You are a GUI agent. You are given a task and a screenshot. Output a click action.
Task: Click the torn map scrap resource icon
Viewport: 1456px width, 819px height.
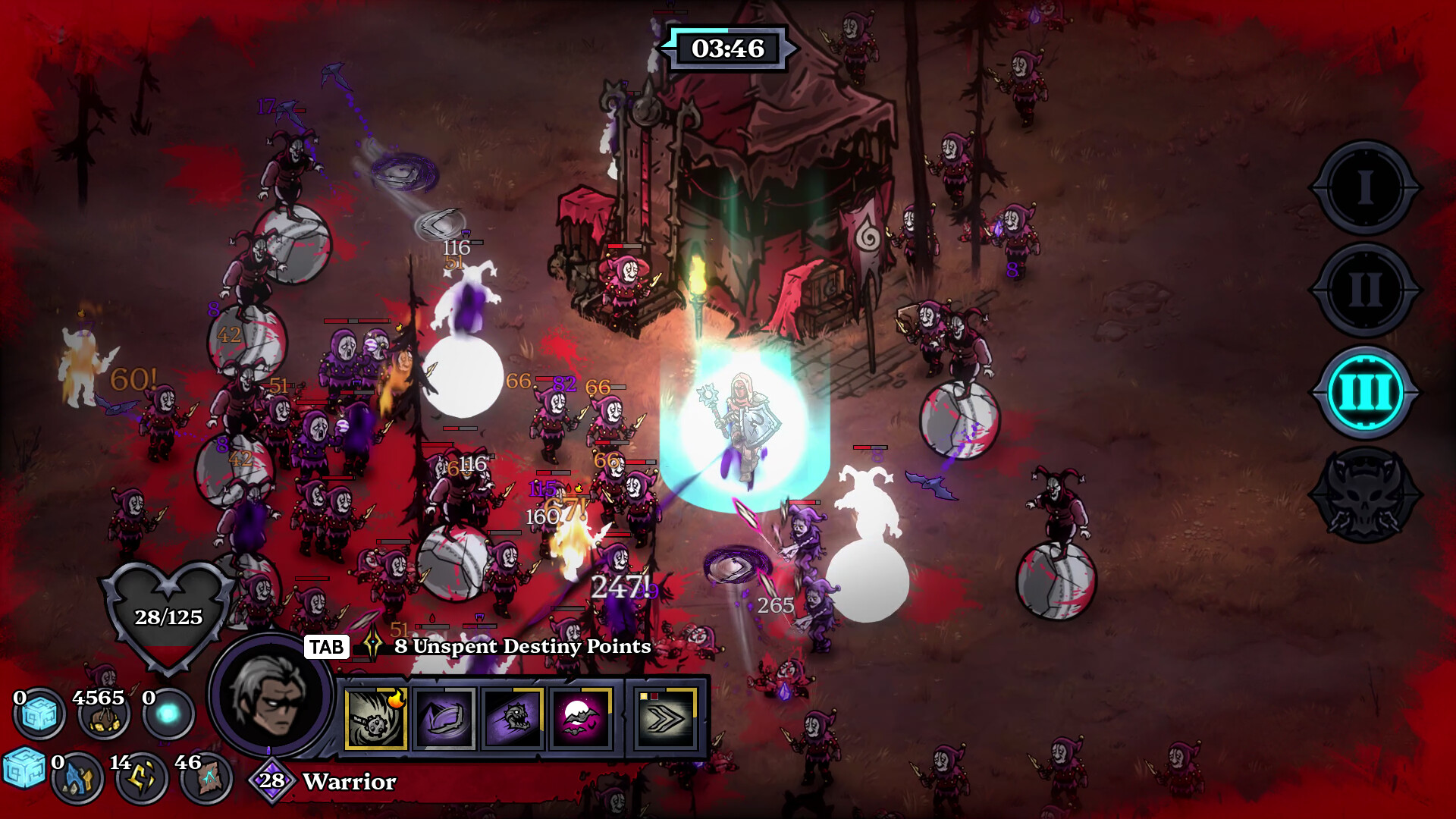pos(206,778)
